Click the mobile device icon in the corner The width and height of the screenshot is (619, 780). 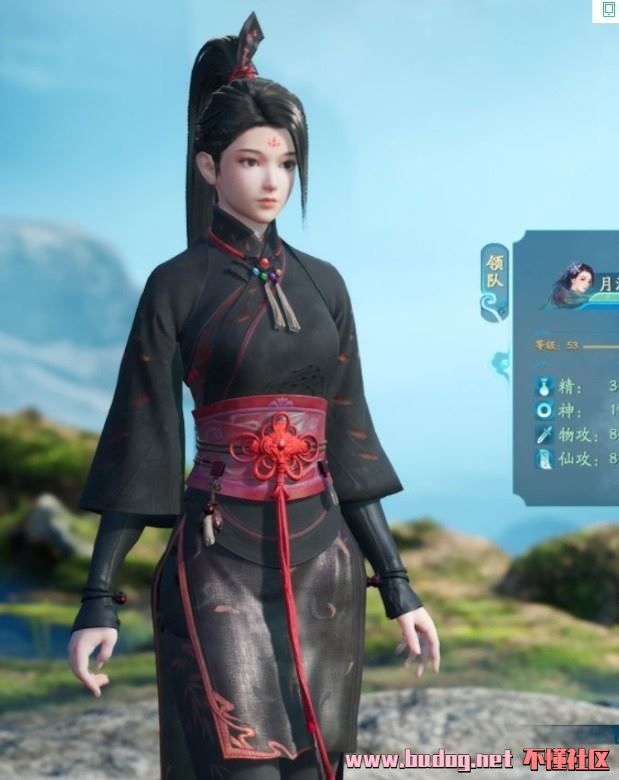point(608,11)
